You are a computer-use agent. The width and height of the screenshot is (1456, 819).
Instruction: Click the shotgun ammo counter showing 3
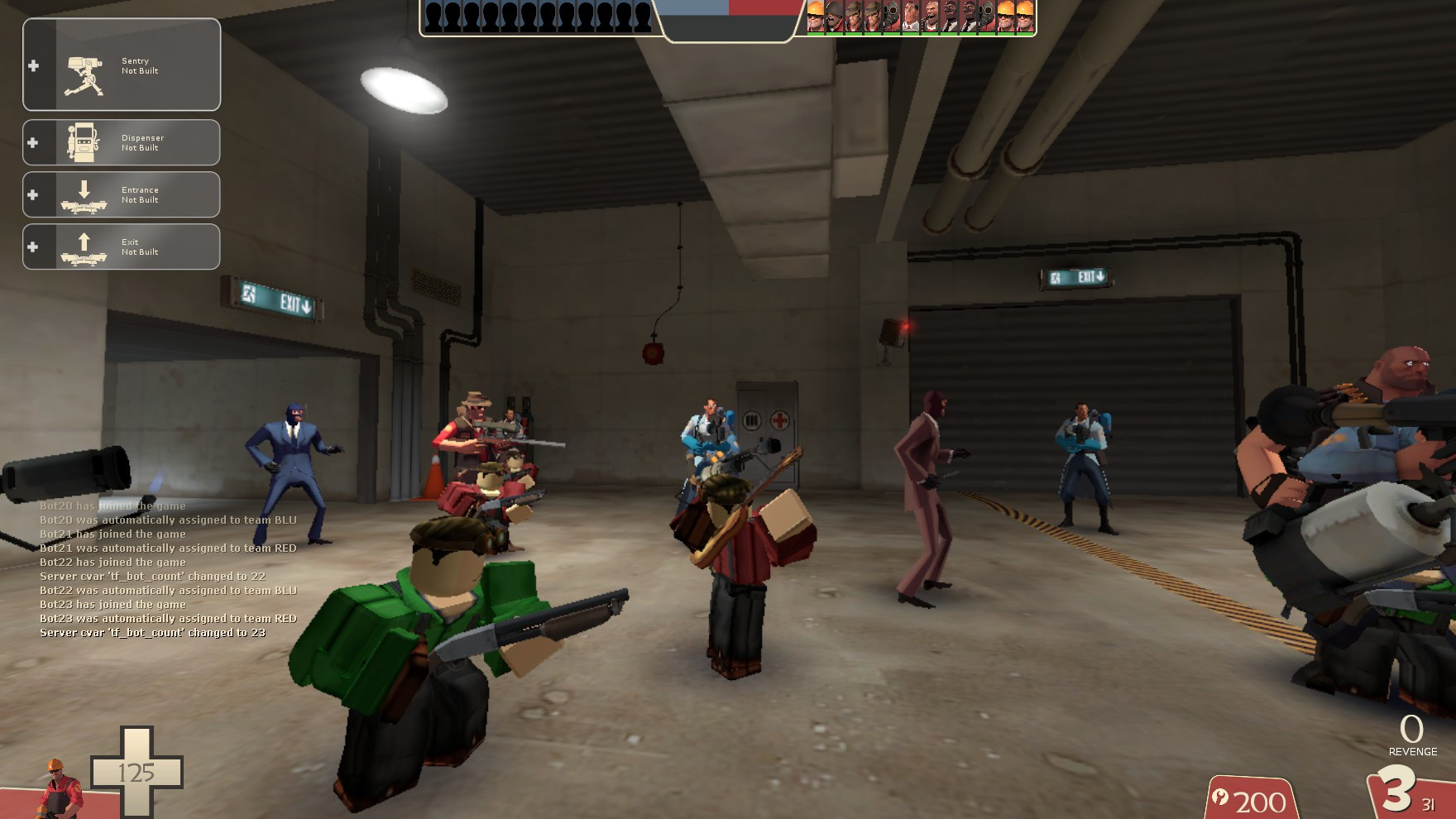1398,790
